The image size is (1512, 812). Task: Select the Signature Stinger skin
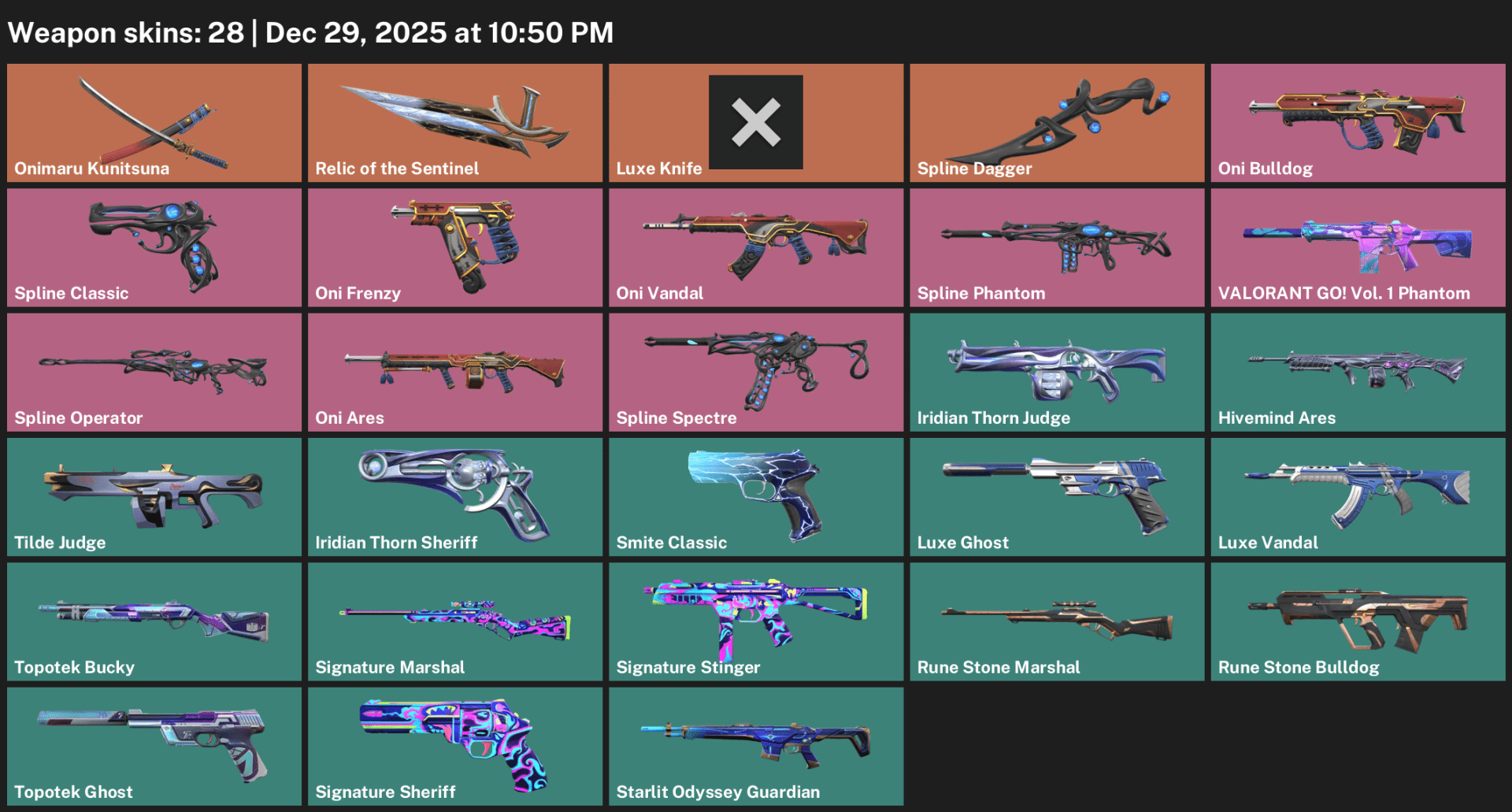pos(755,621)
